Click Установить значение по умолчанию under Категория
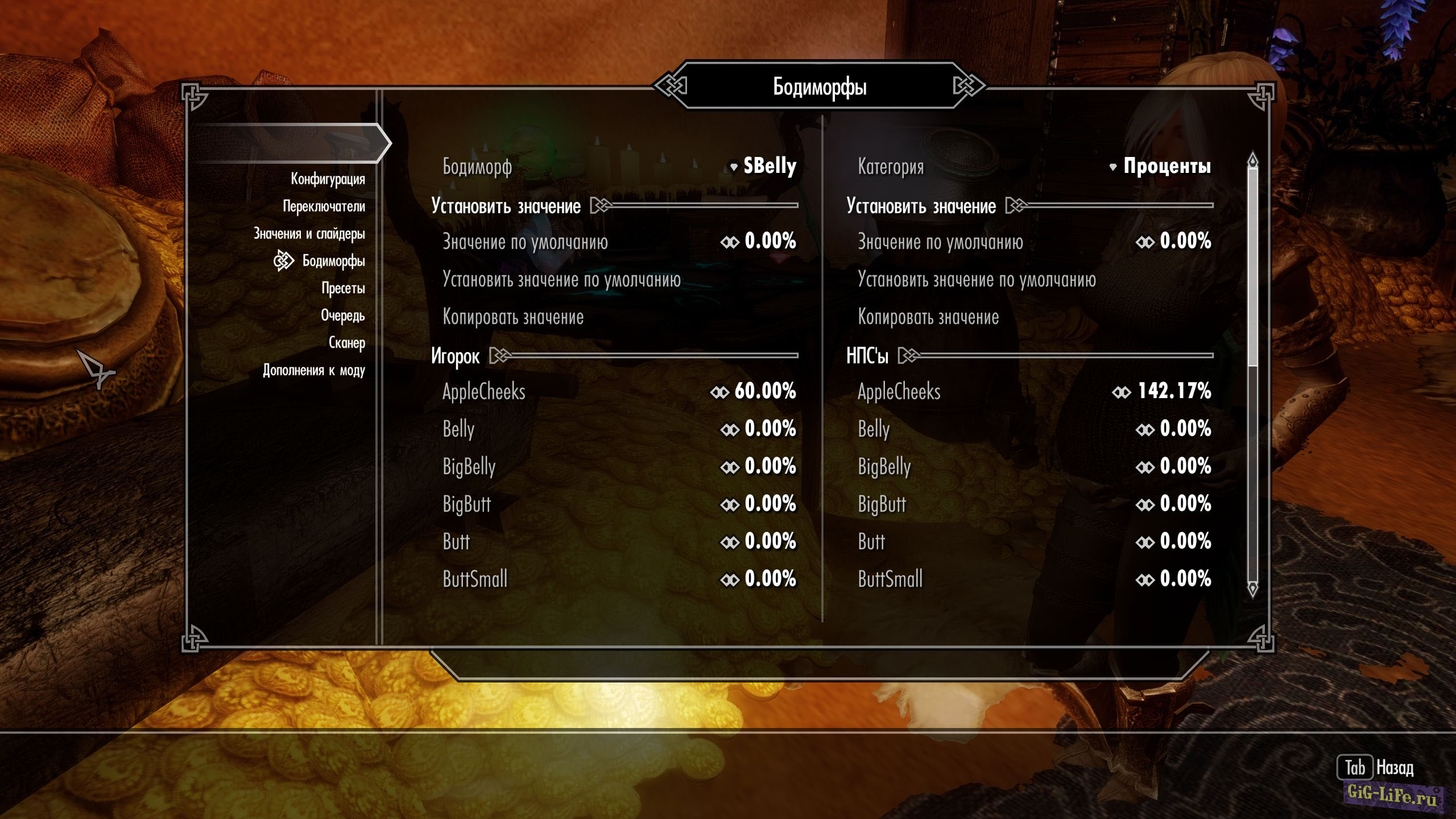1456x819 pixels. point(976,280)
